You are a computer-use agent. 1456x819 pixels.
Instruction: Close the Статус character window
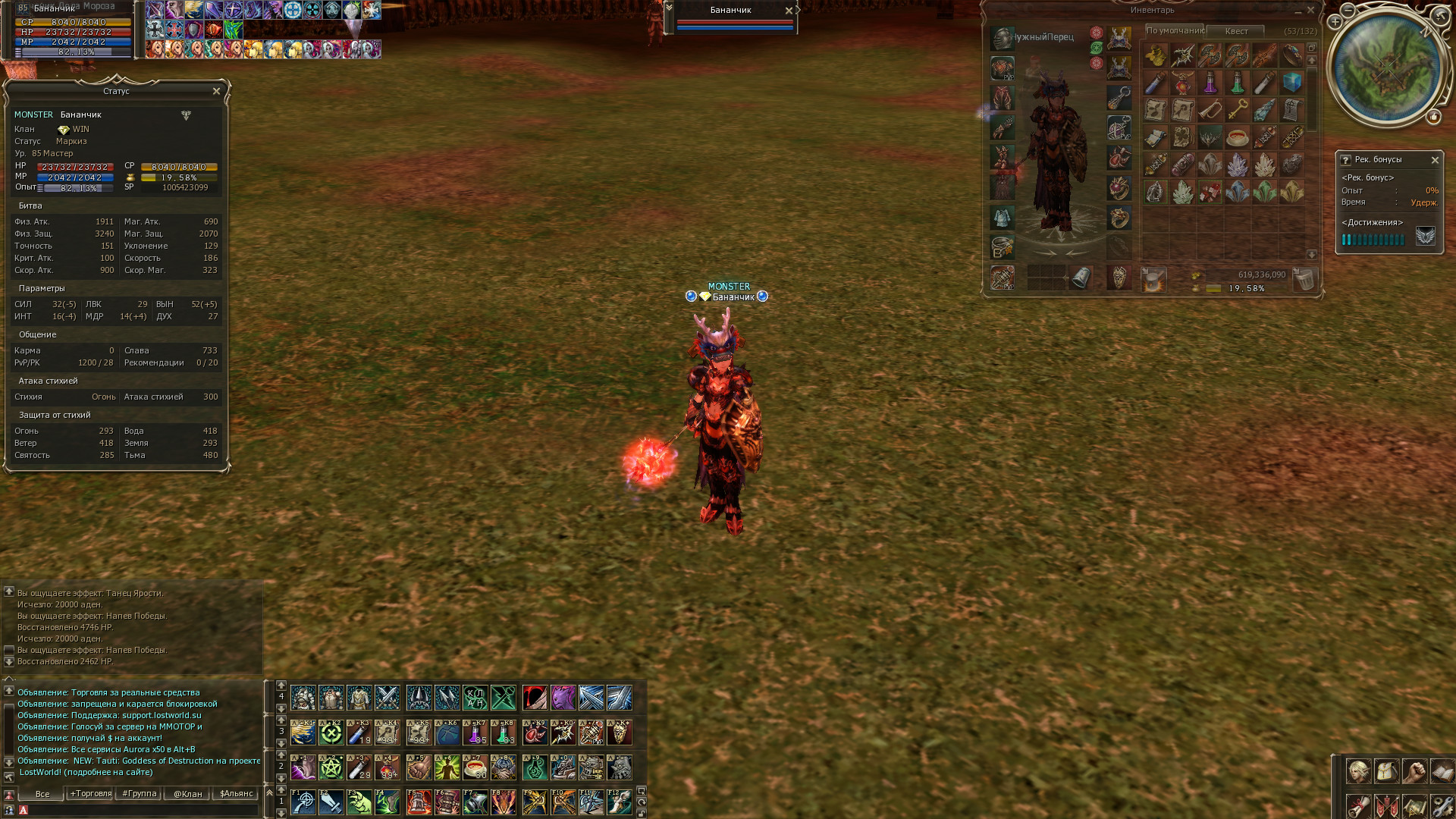tap(216, 91)
